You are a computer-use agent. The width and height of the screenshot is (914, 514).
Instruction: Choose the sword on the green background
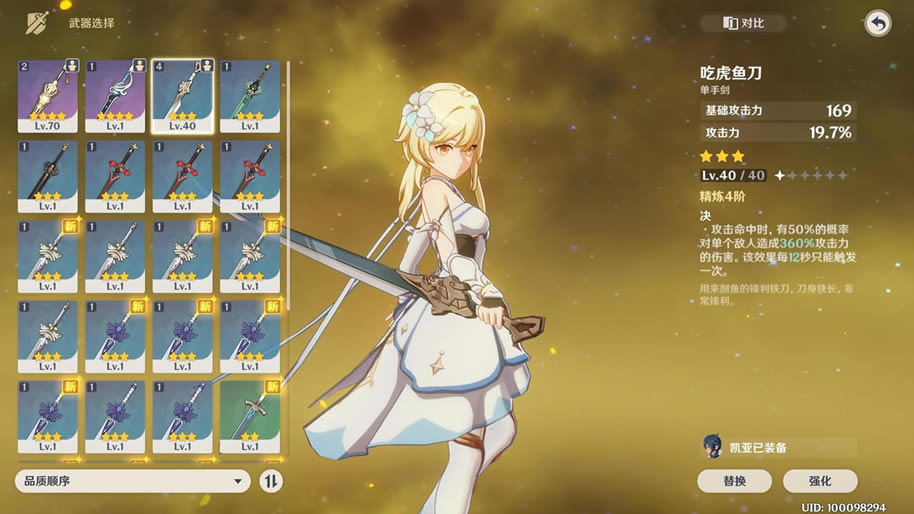(x=249, y=416)
